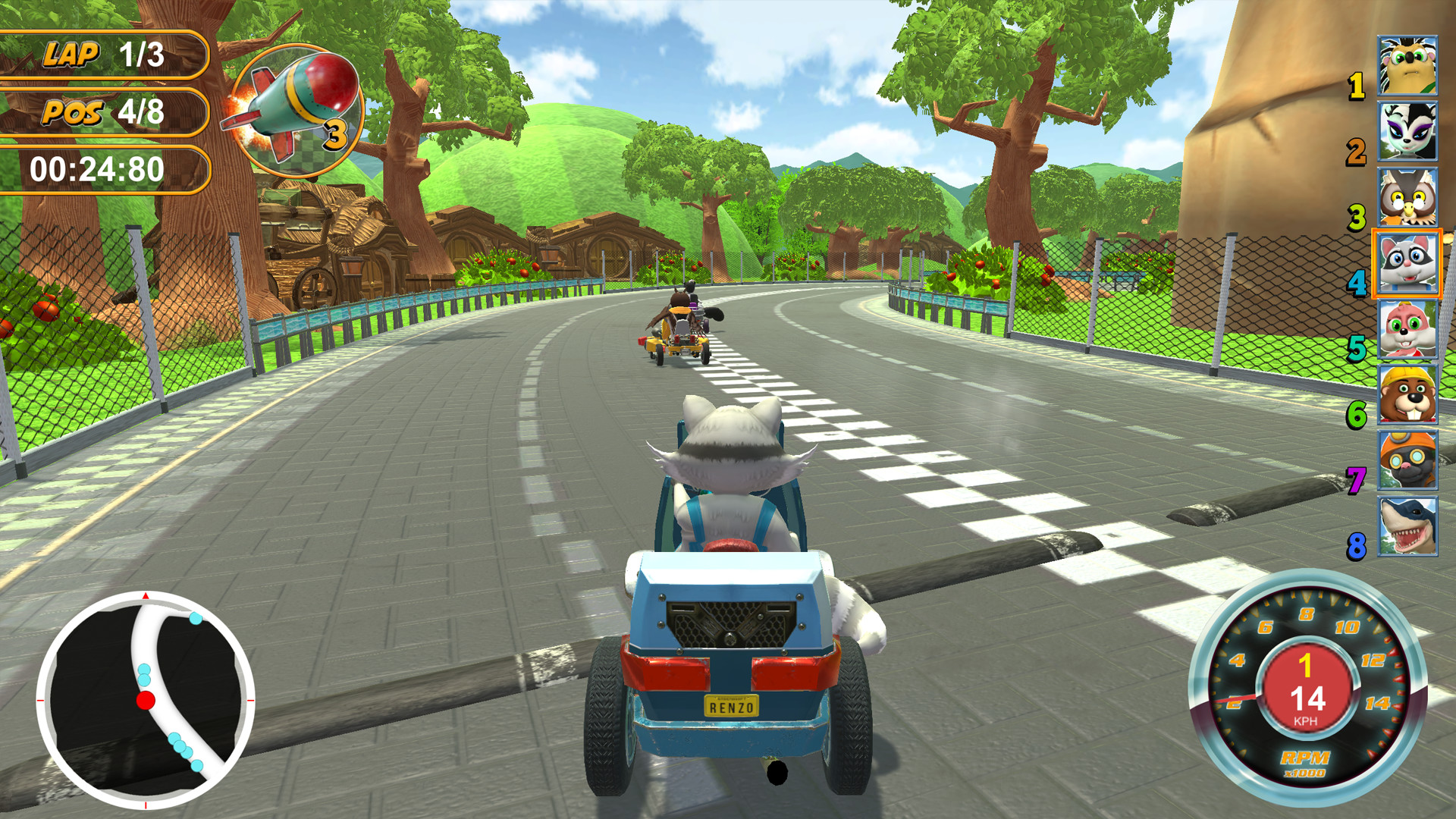Viewport: 1456px width, 819px height.
Task: Click the mole wearing goggles portrait
Action: [x=1407, y=458]
